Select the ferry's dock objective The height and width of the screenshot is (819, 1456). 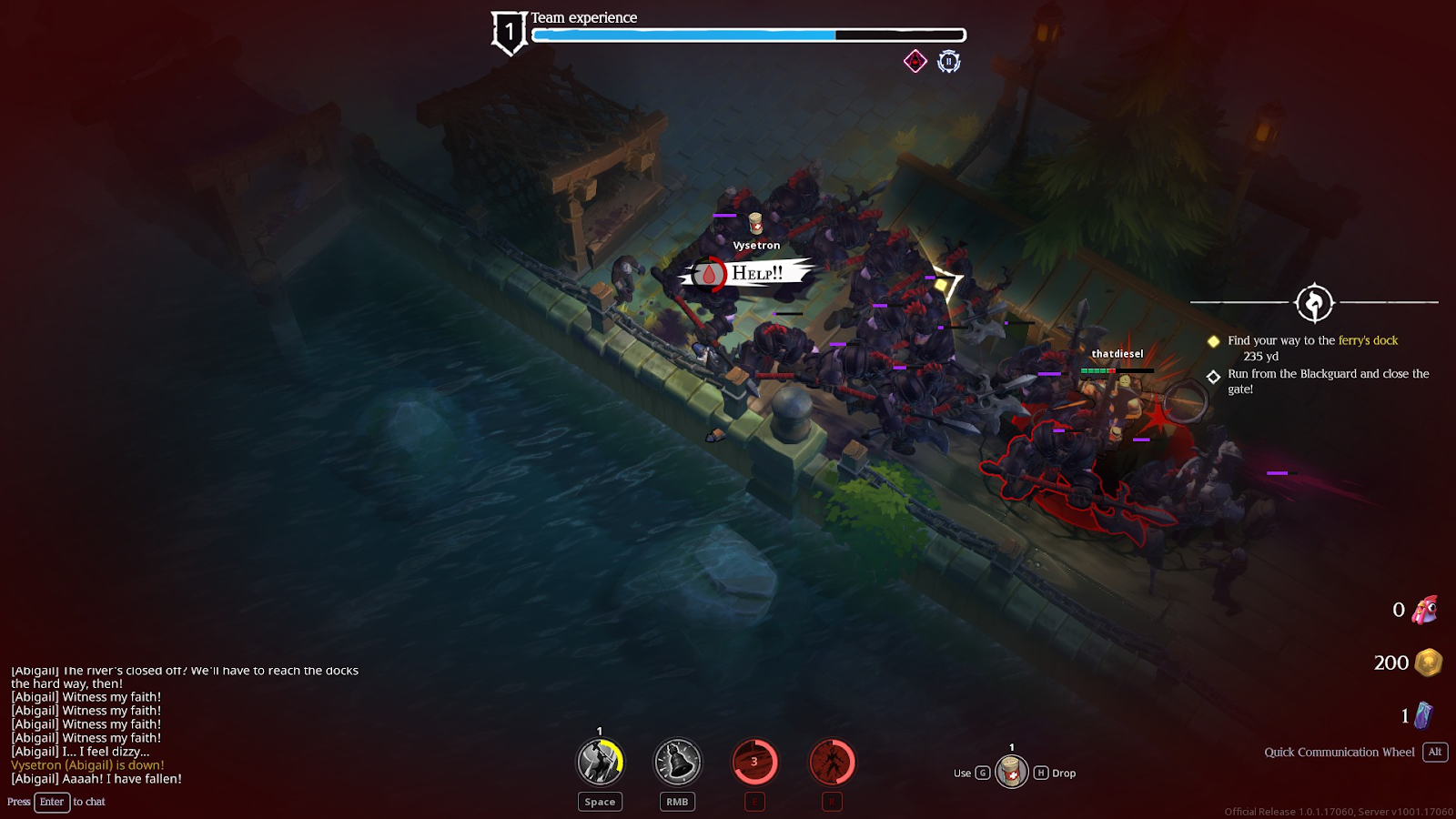click(x=1312, y=340)
